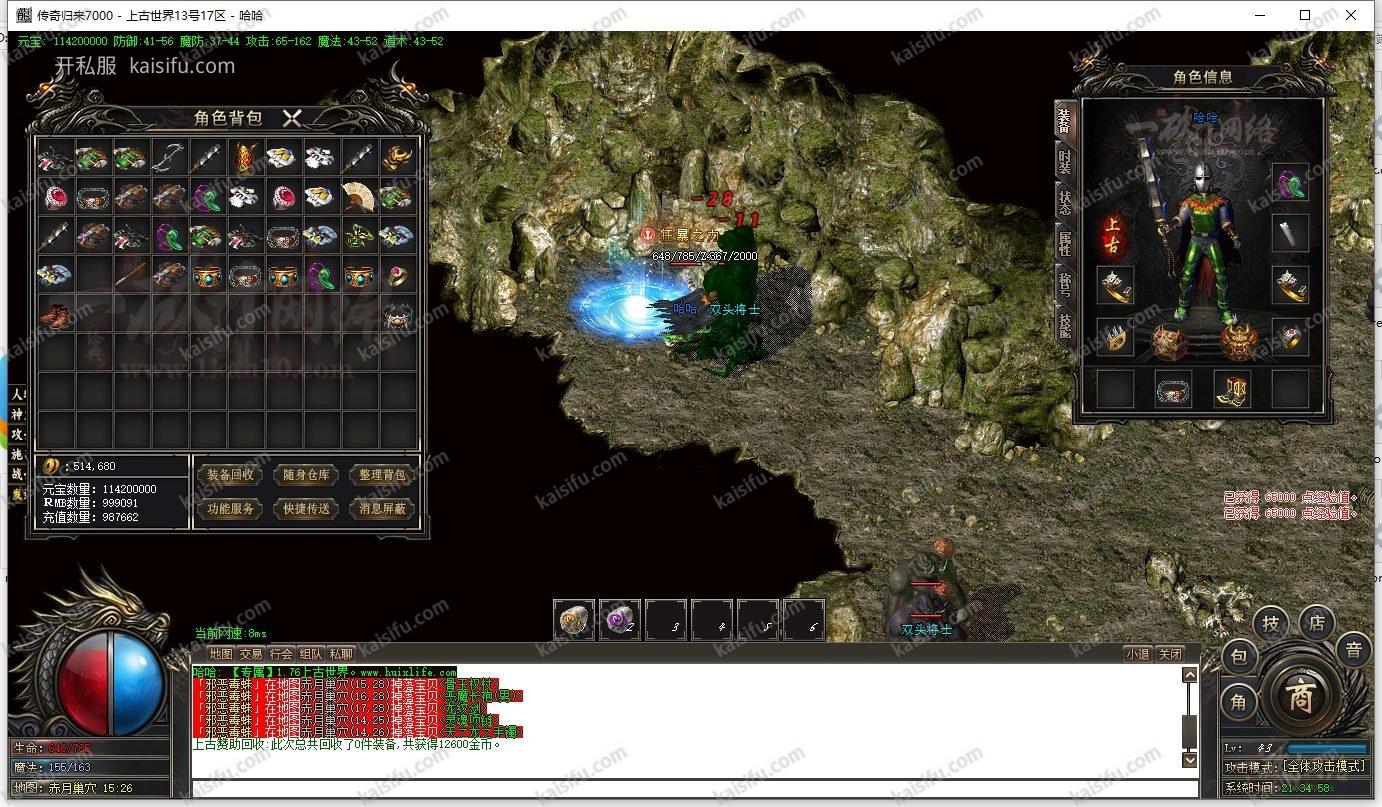Open the 随身仓库 portable warehouse
This screenshot has width=1382, height=807.
pyautogui.click(x=306, y=475)
